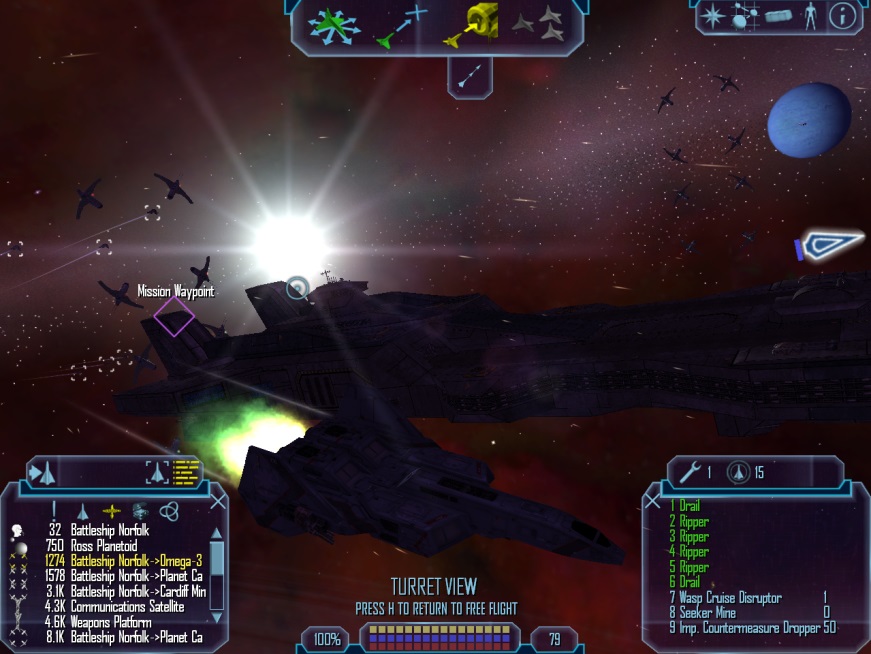Close the contact list panel
Image resolution: width=871 pixels, height=654 pixels.
tap(217, 501)
